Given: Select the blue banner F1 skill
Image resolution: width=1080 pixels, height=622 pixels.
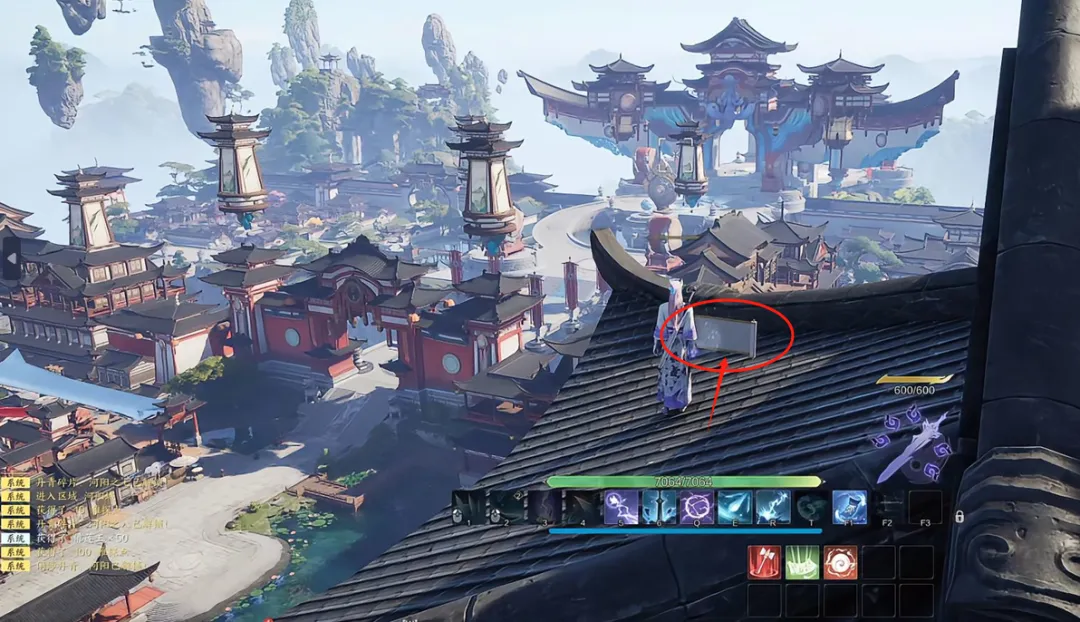Looking at the screenshot, I should (x=849, y=507).
